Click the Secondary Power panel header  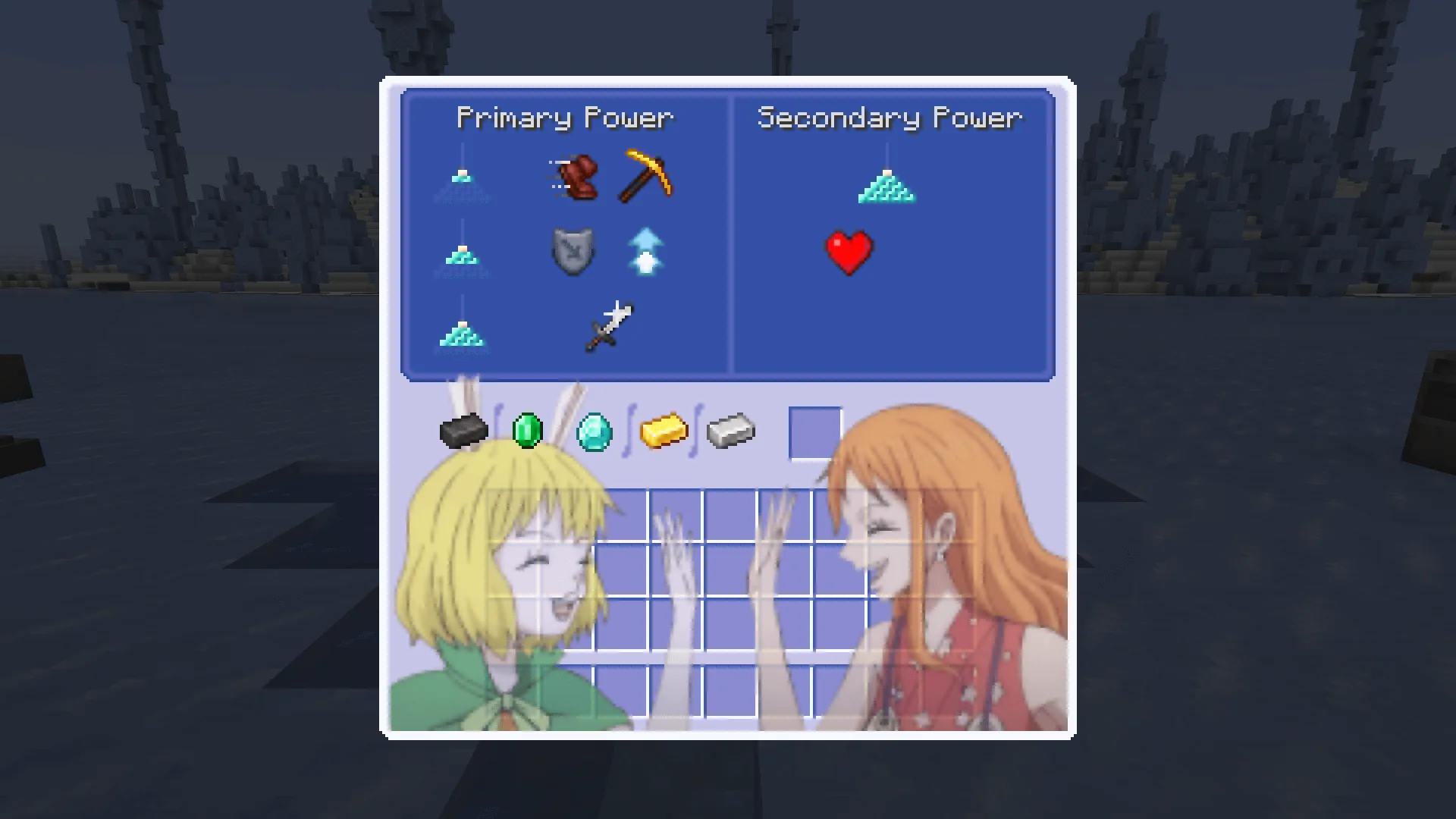pyautogui.click(x=889, y=118)
